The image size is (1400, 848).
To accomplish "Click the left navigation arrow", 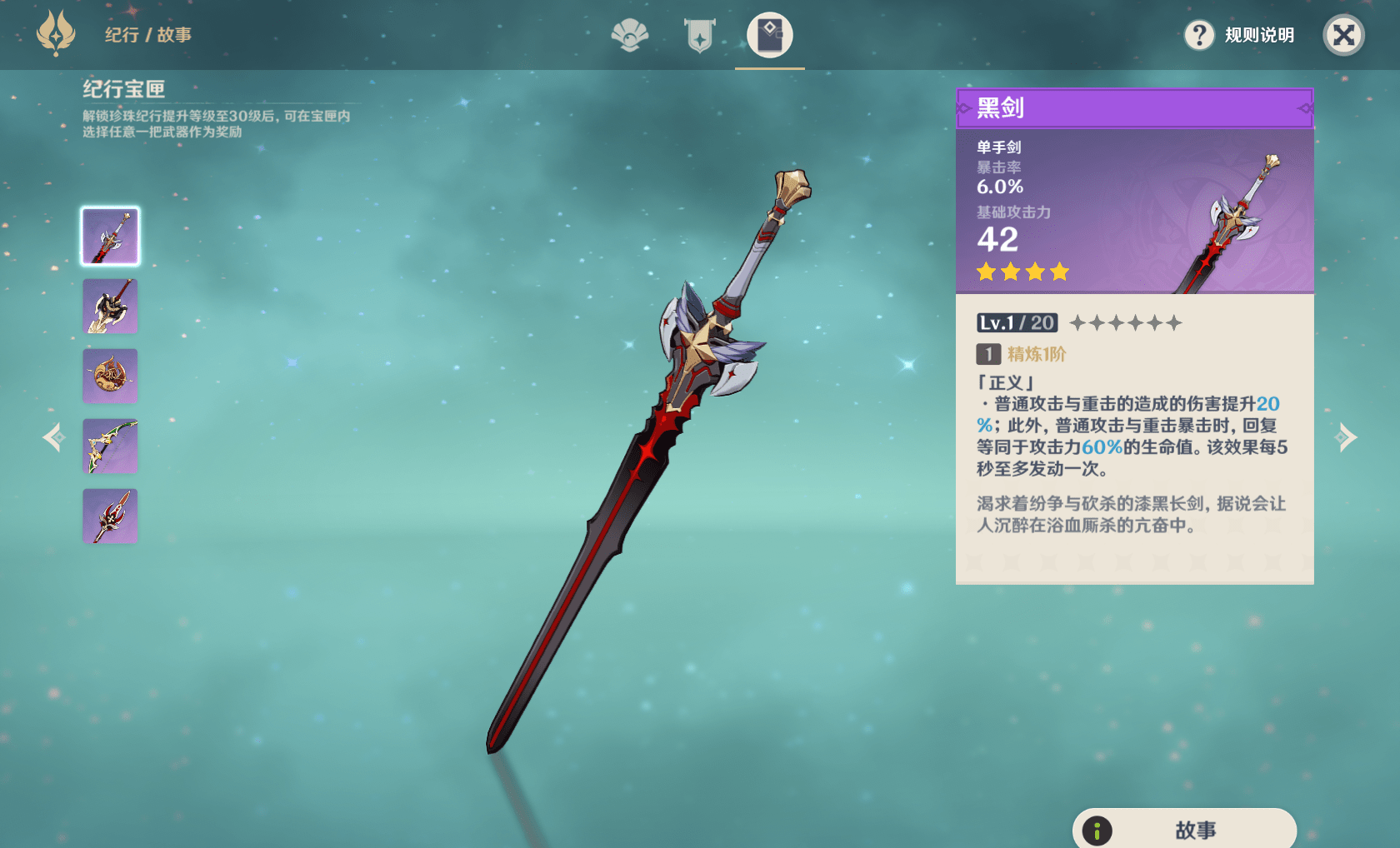I will pos(52,436).
